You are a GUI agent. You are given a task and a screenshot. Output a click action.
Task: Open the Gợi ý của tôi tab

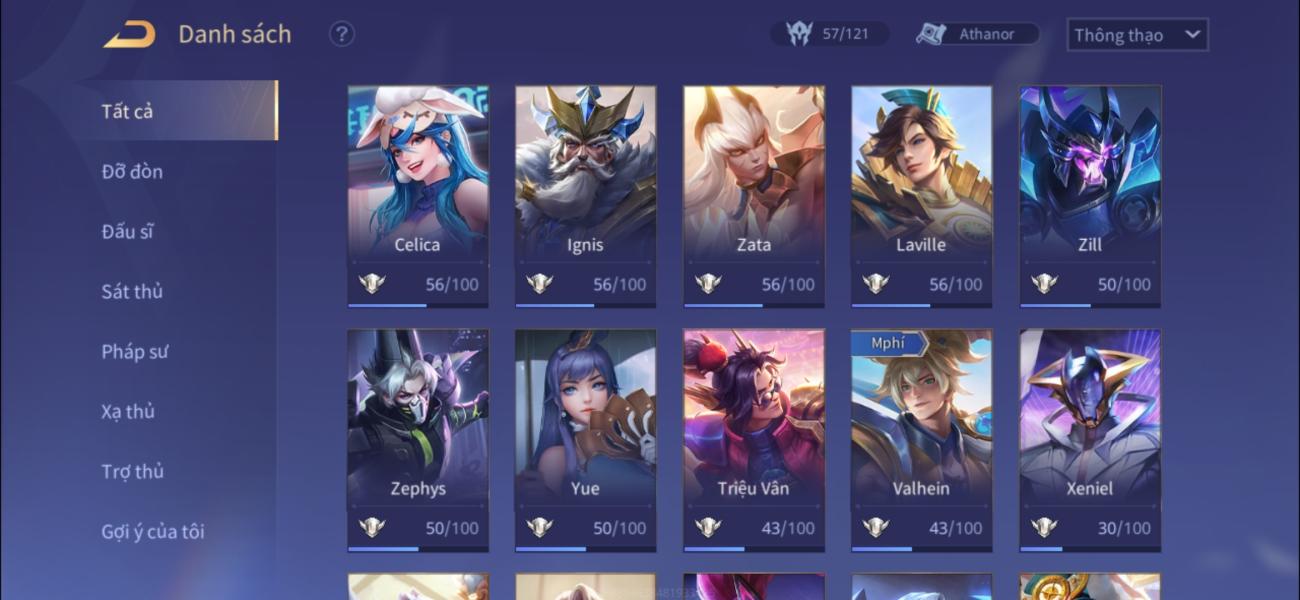click(x=153, y=531)
